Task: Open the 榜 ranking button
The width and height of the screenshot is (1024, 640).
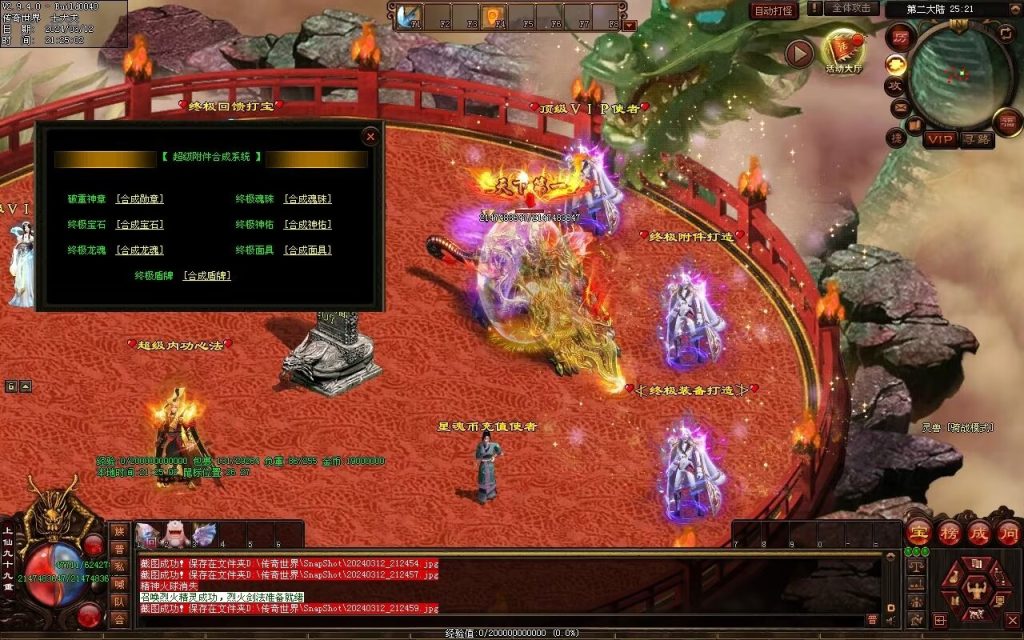Action: tap(949, 533)
